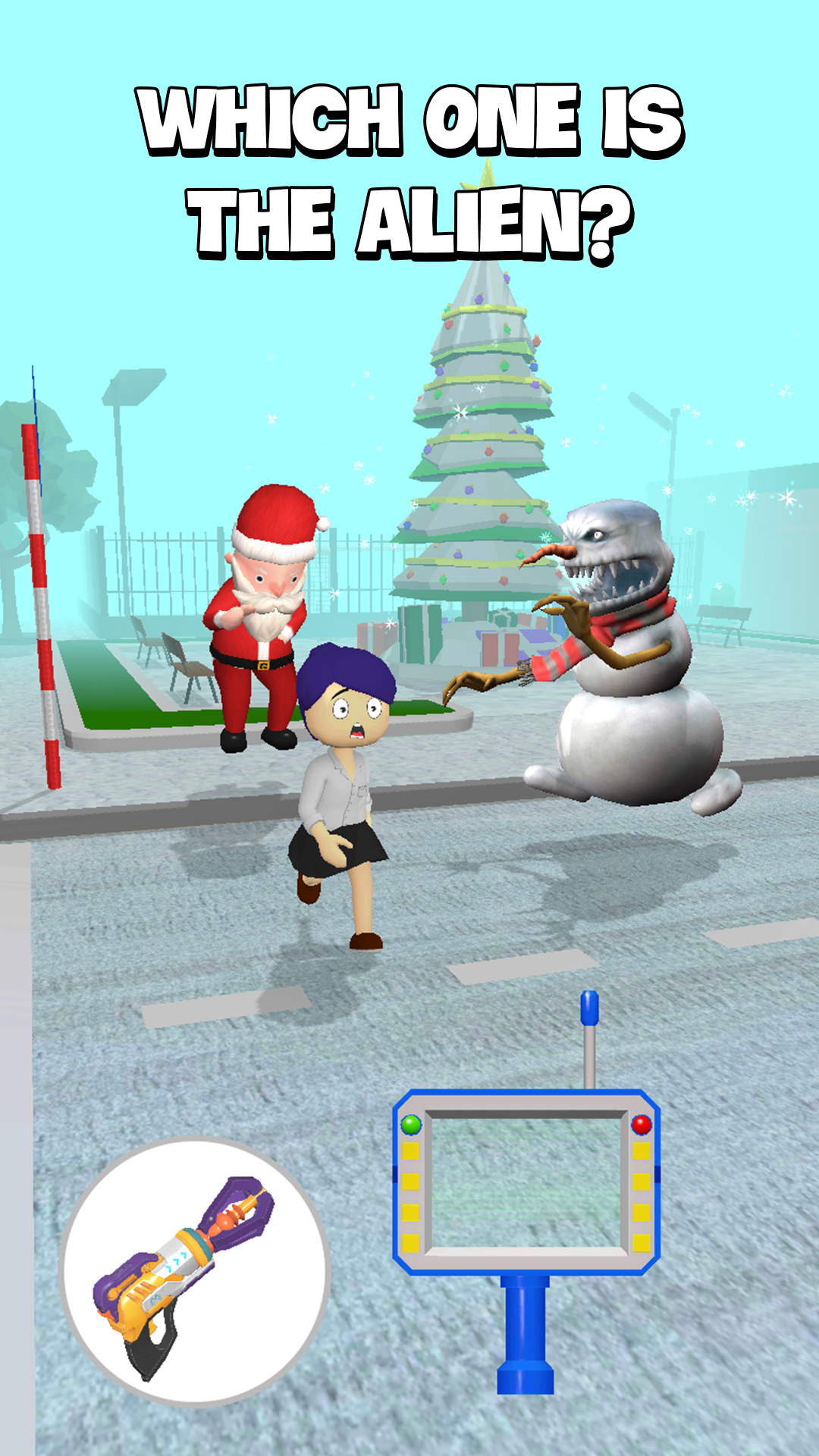This screenshot has width=819, height=1456.
Task: Select the ray gun weapon button
Action: point(194,1272)
